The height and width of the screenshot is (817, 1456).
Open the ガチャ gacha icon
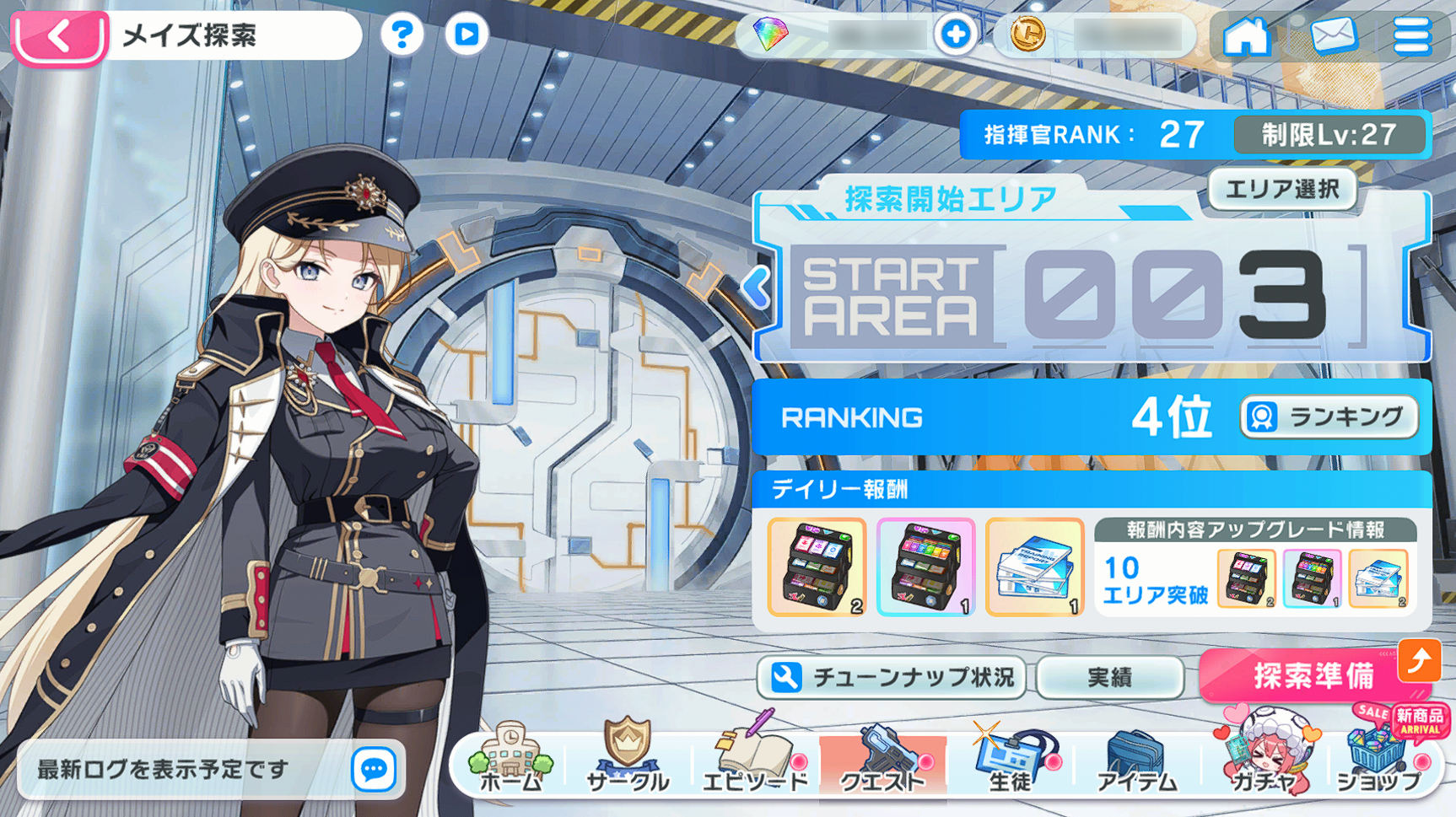[x=1260, y=755]
